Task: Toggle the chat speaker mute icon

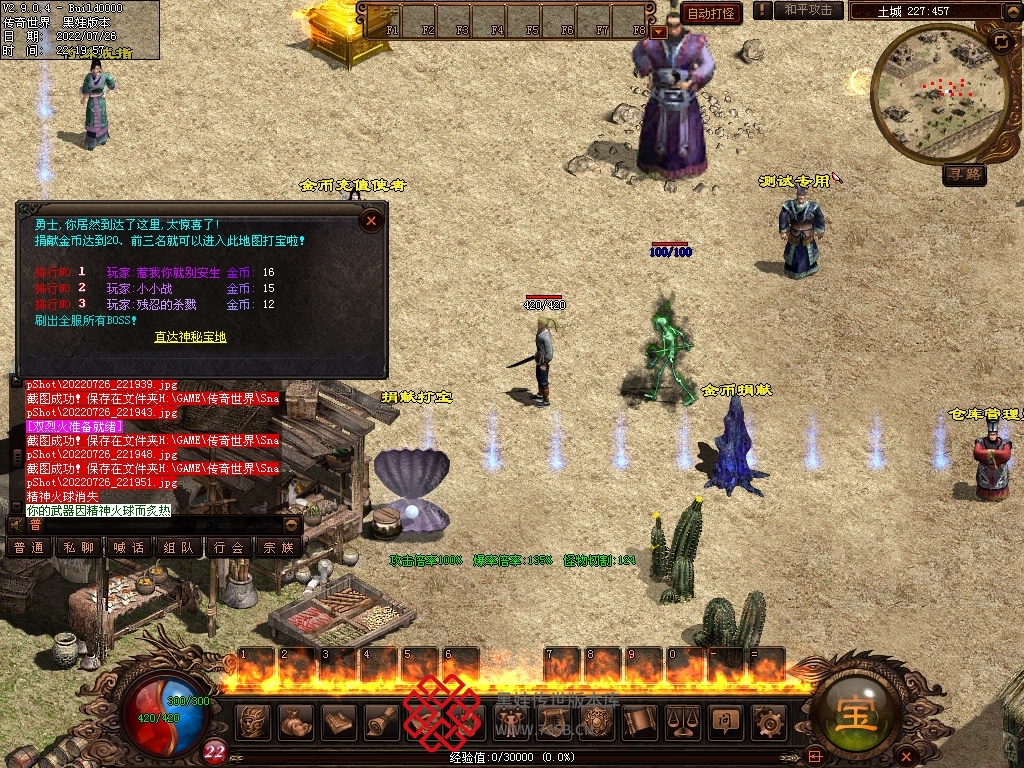Action: coord(15,524)
